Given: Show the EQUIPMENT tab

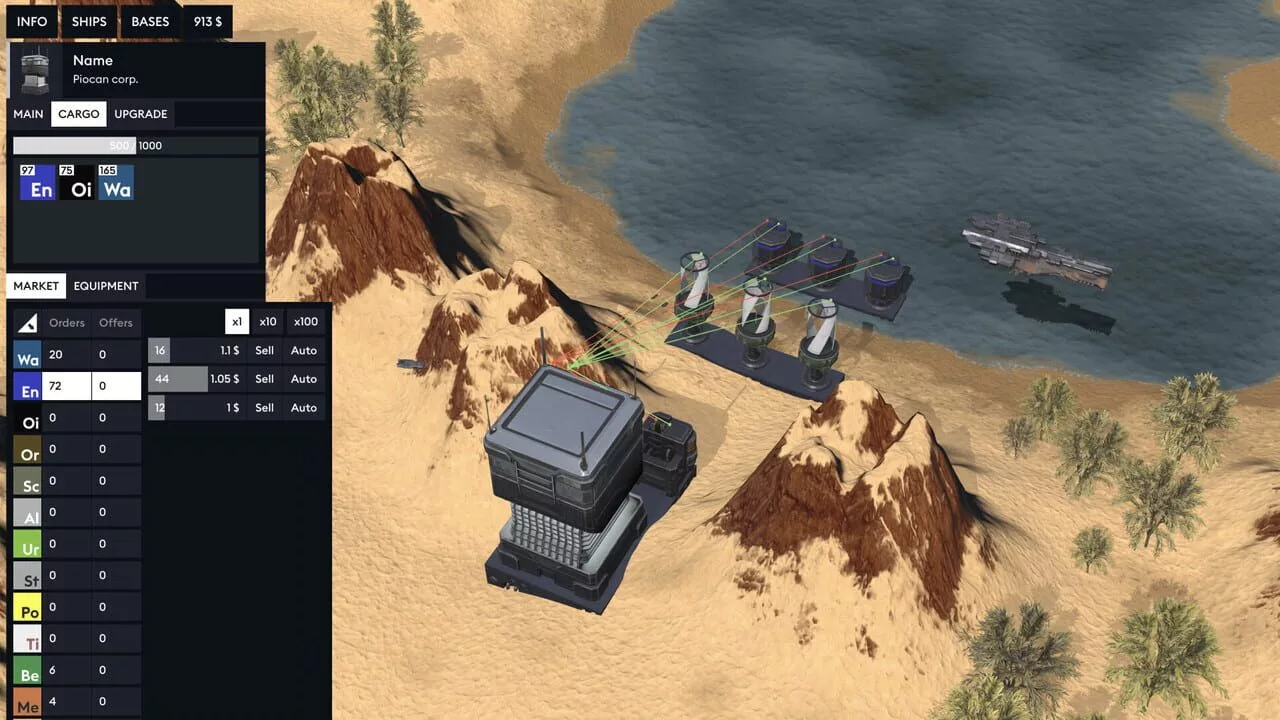Looking at the screenshot, I should coord(106,286).
